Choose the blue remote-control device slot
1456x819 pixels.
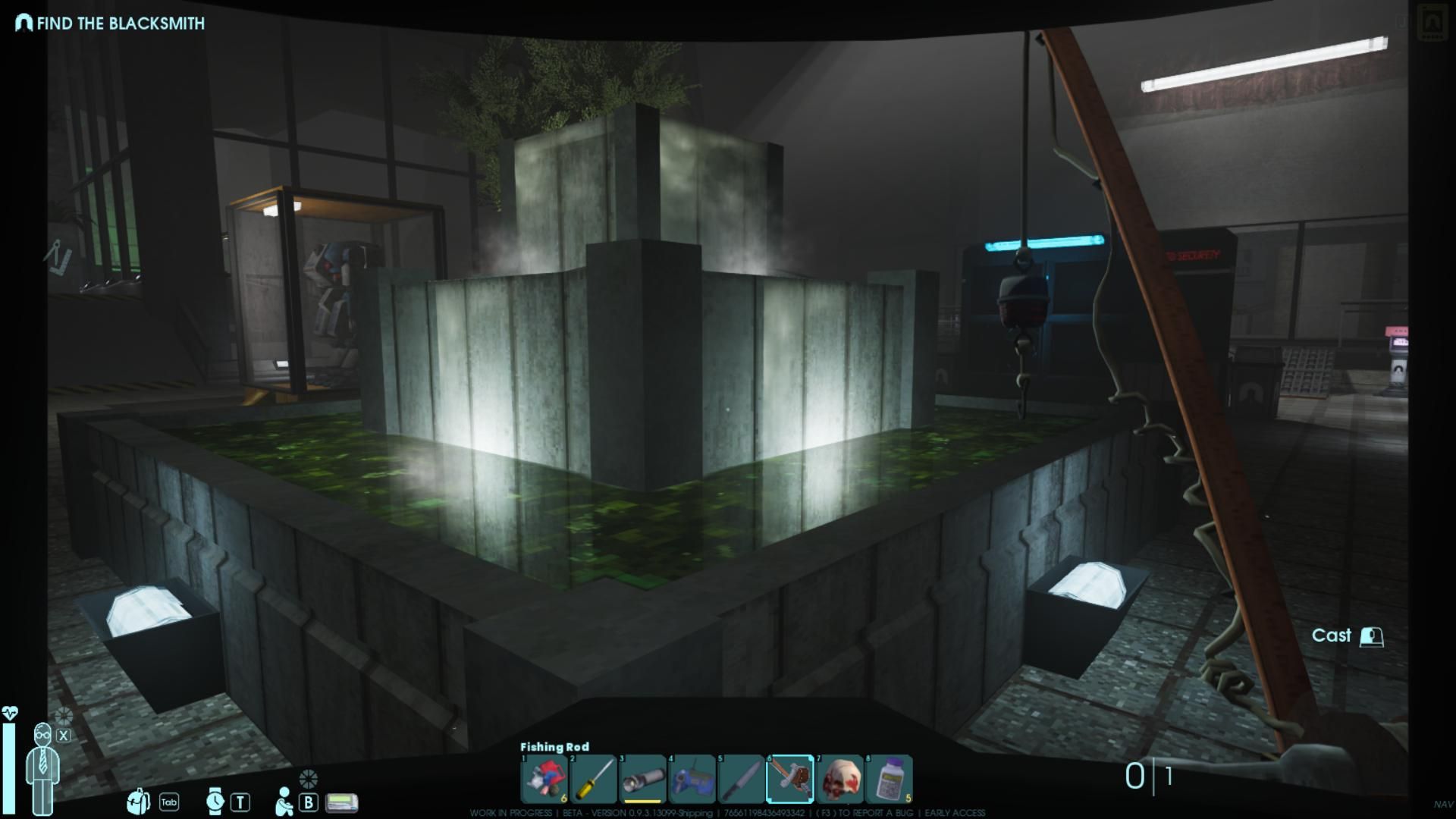point(692,779)
